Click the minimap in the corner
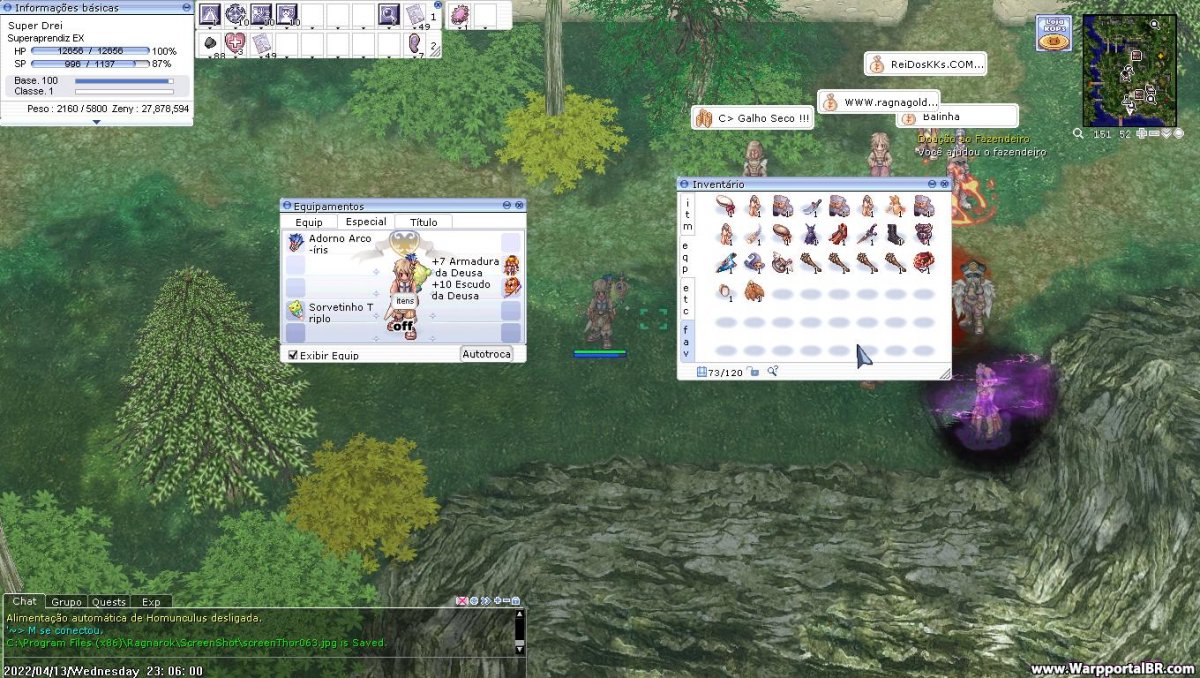Viewport: 1200px width, 678px height. [1128, 70]
